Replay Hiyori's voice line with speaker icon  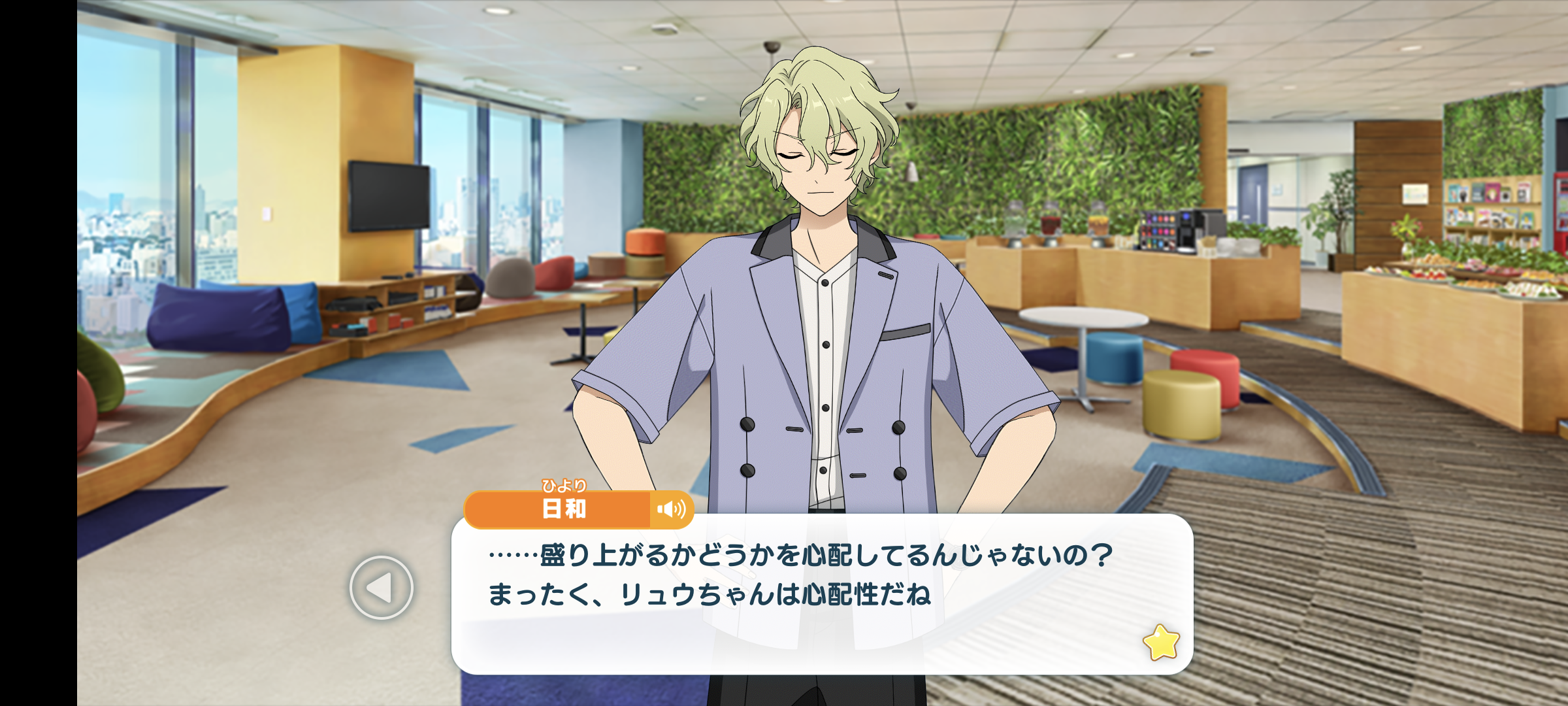[x=671, y=509]
